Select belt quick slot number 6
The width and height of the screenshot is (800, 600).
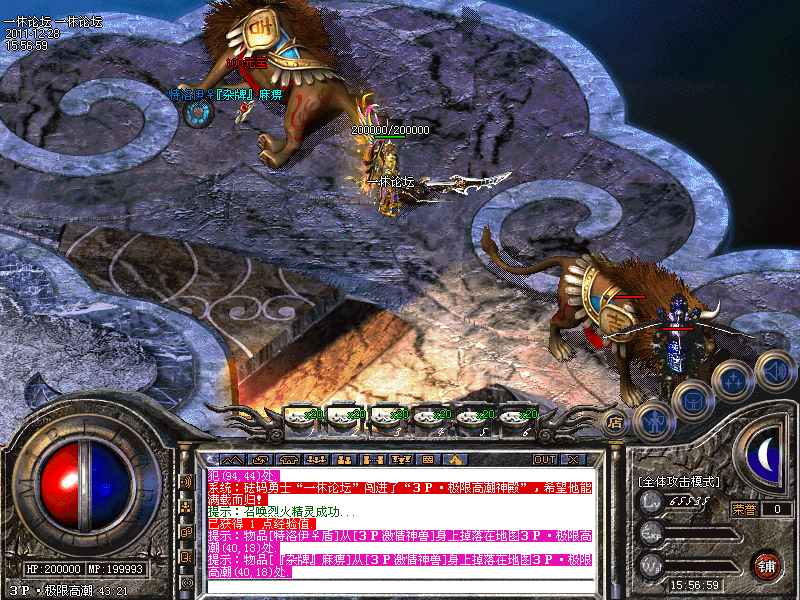coord(514,414)
